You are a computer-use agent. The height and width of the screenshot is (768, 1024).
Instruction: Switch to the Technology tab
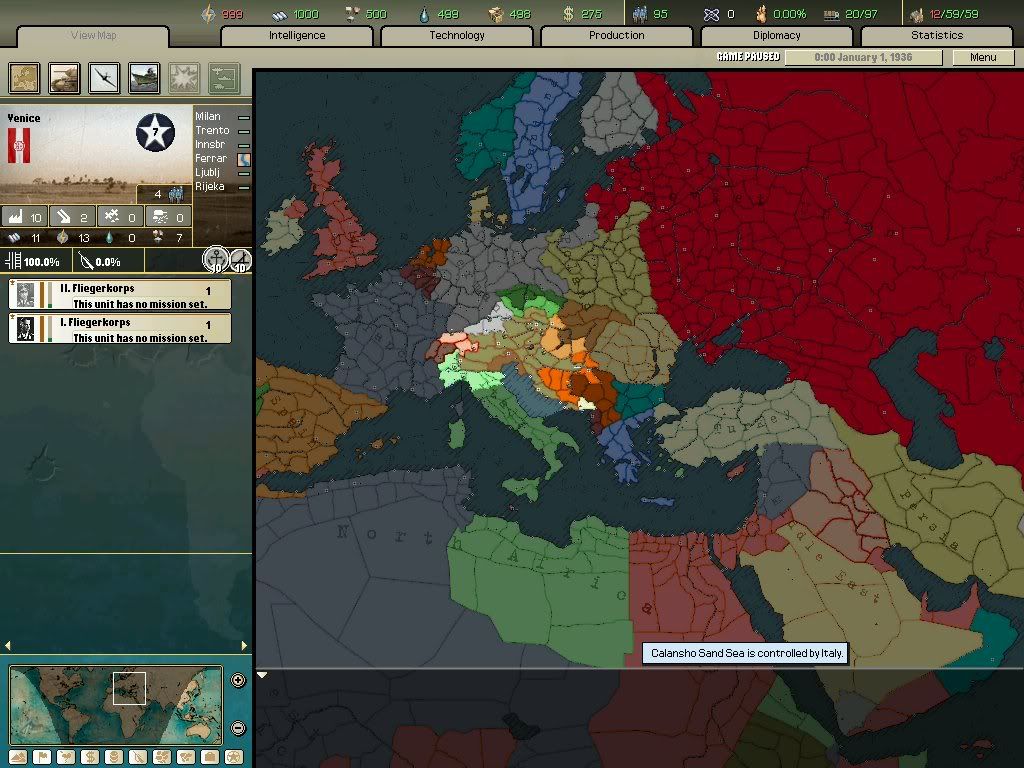pyautogui.click(x=457, y=36)
